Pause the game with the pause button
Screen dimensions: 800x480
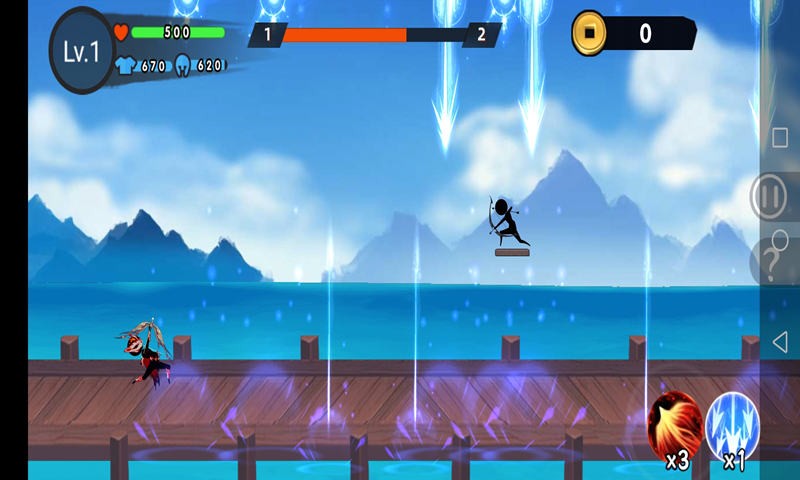coord(770,198)
